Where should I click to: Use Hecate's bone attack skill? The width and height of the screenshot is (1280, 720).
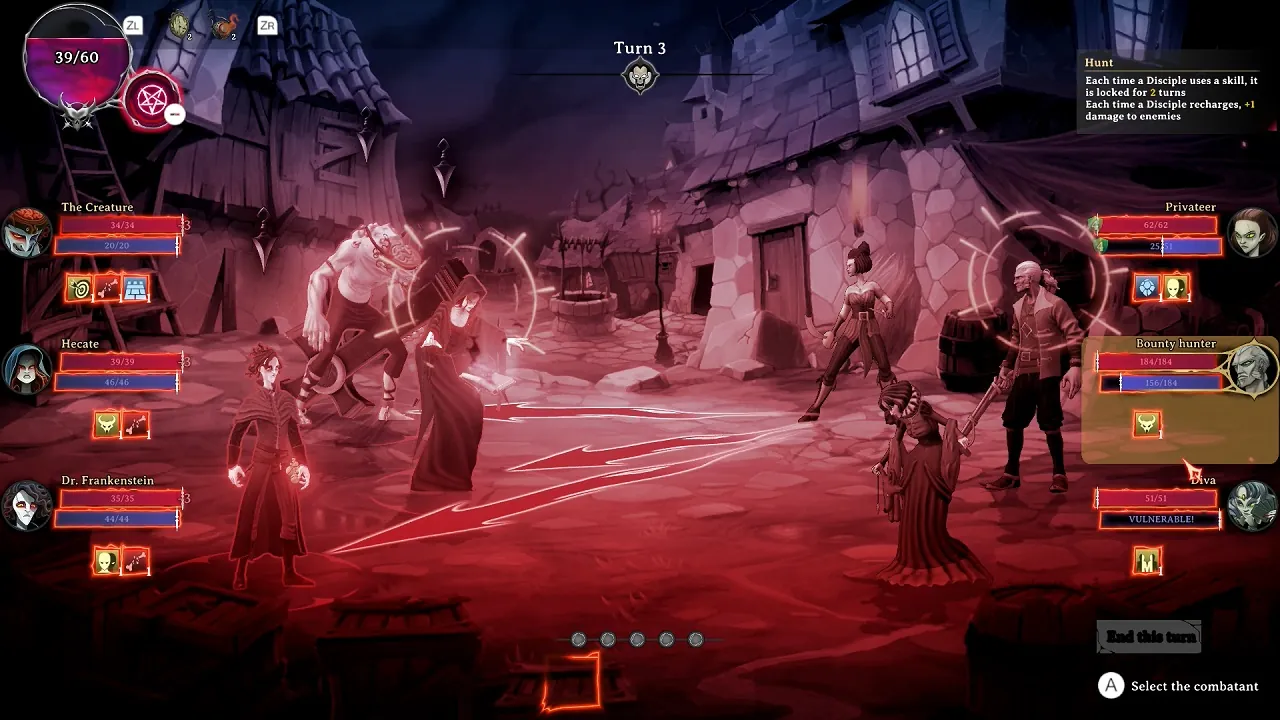tap(137, 424)
